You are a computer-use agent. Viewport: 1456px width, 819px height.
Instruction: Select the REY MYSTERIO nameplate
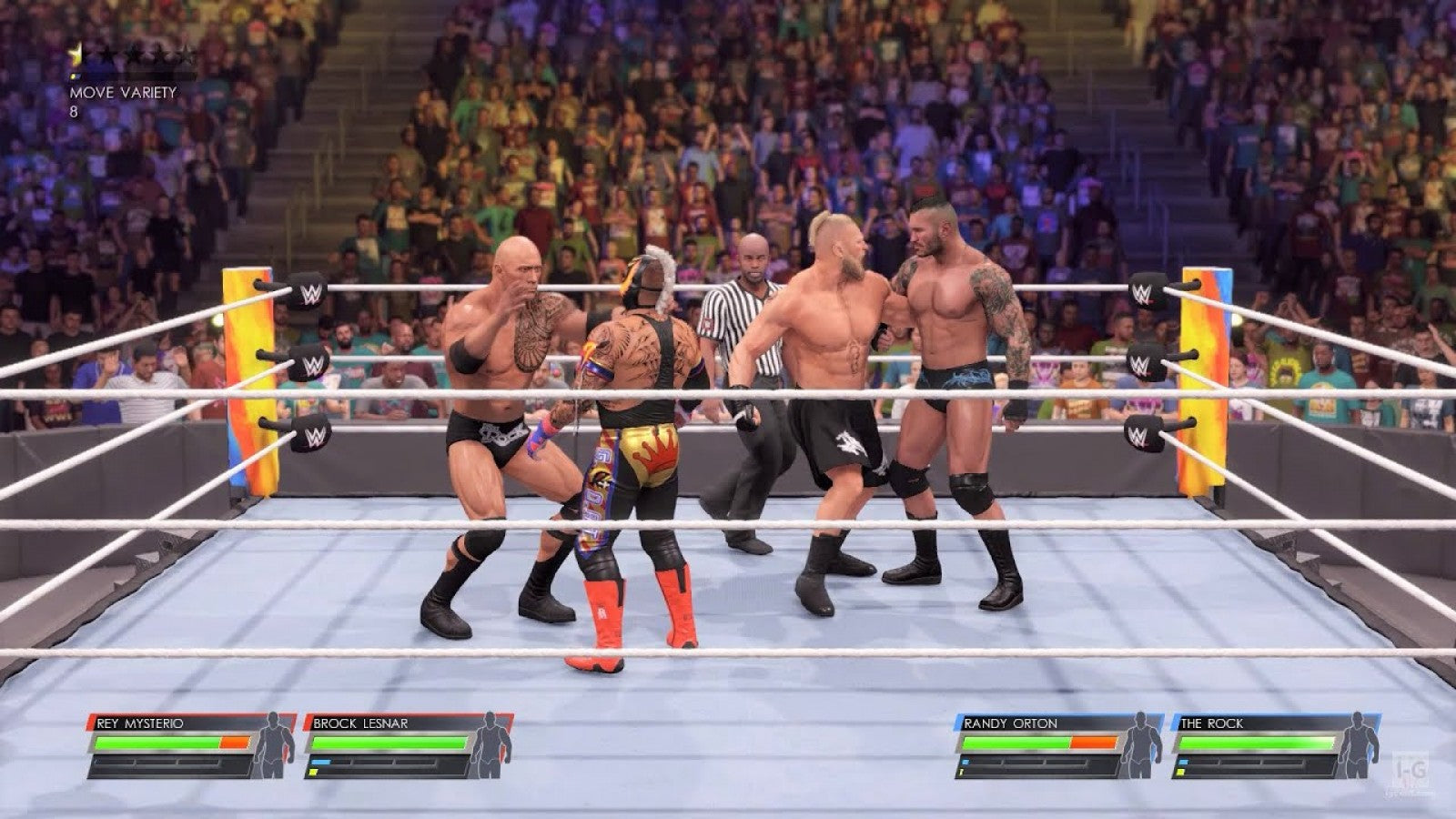tap(138, 722)
